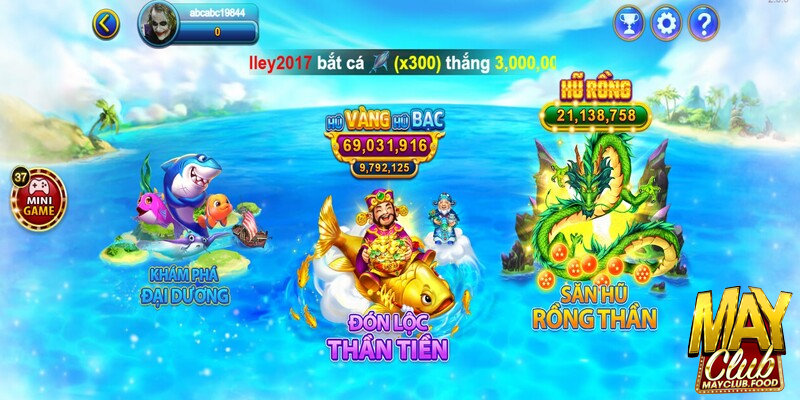Image resolution: width=800 pixels, height=400 pixels.
Task: Go back using the yellow arrow button
Action: tap(106, 23)
